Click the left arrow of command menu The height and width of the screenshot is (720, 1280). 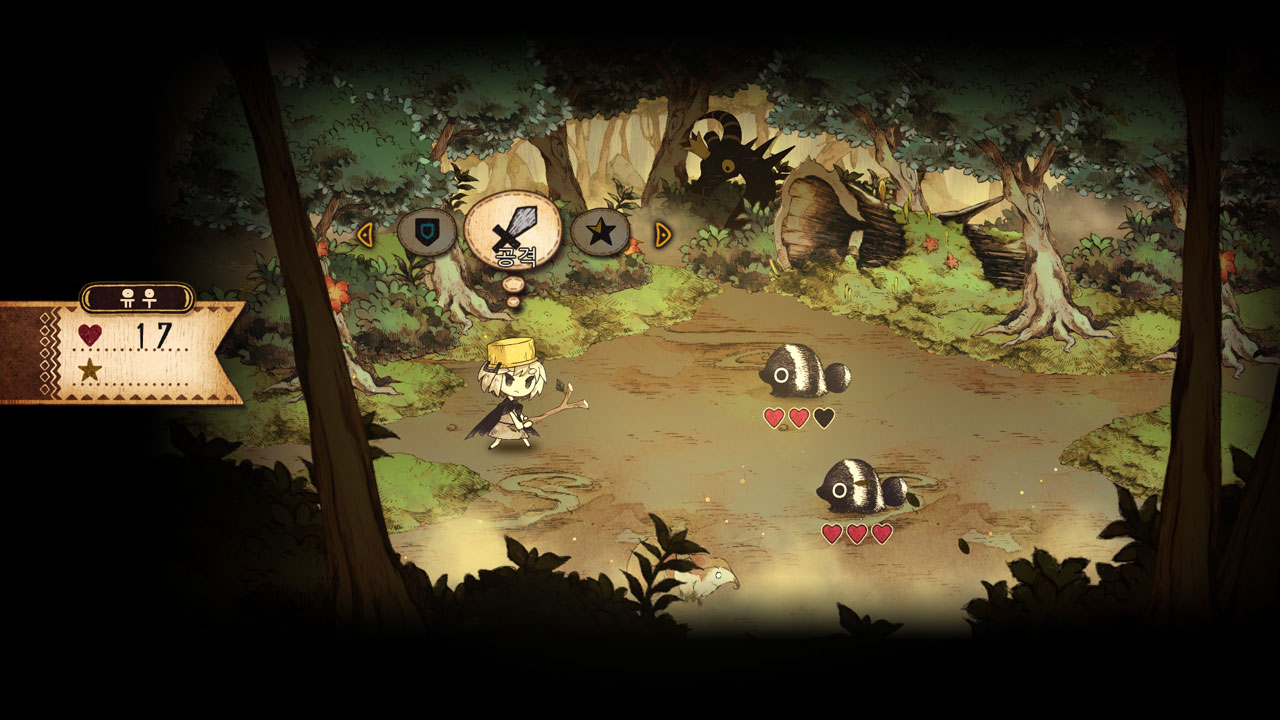(x=365, y=234)
